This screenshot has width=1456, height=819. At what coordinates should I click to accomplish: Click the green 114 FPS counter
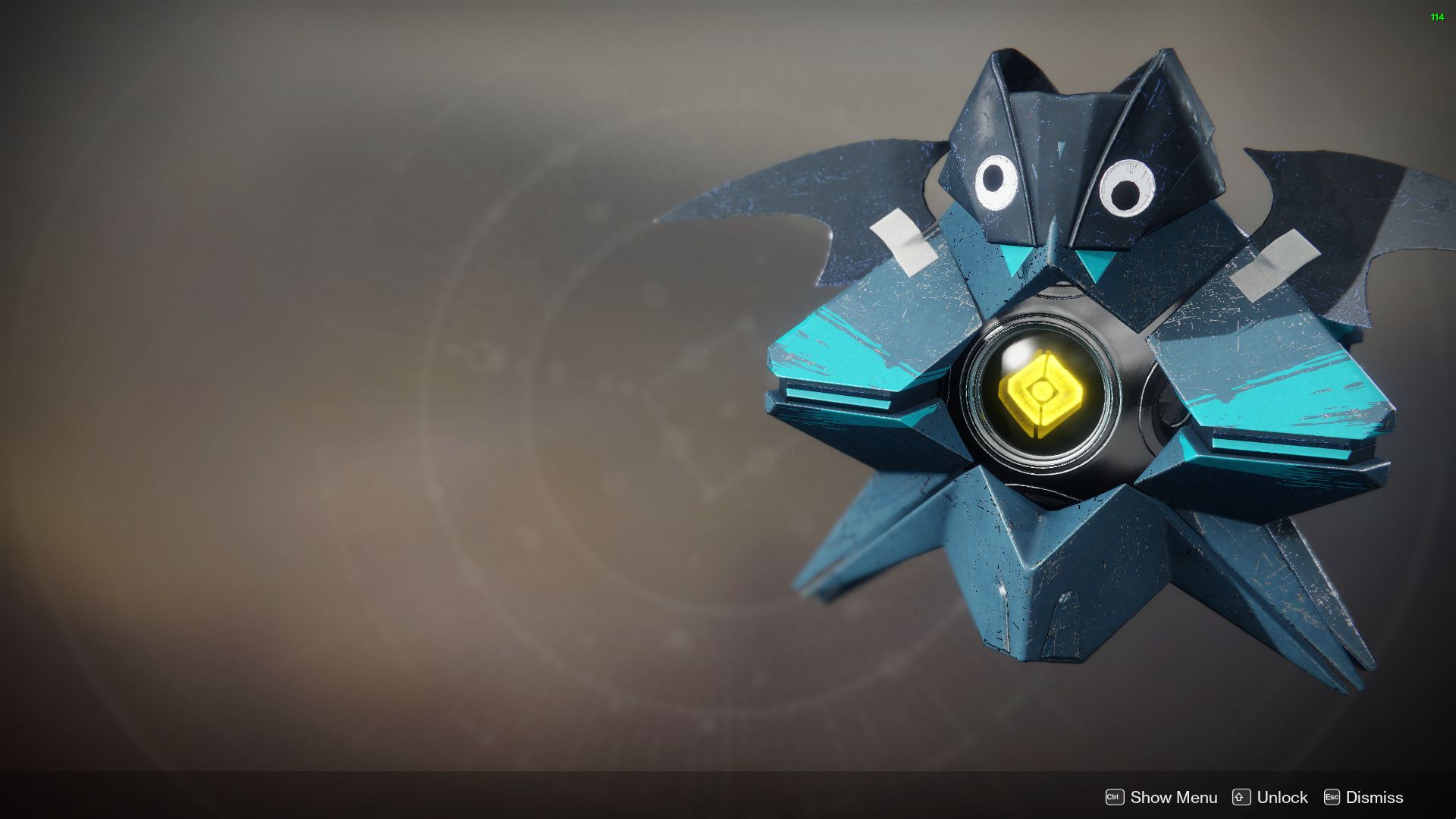[1436, 17]
